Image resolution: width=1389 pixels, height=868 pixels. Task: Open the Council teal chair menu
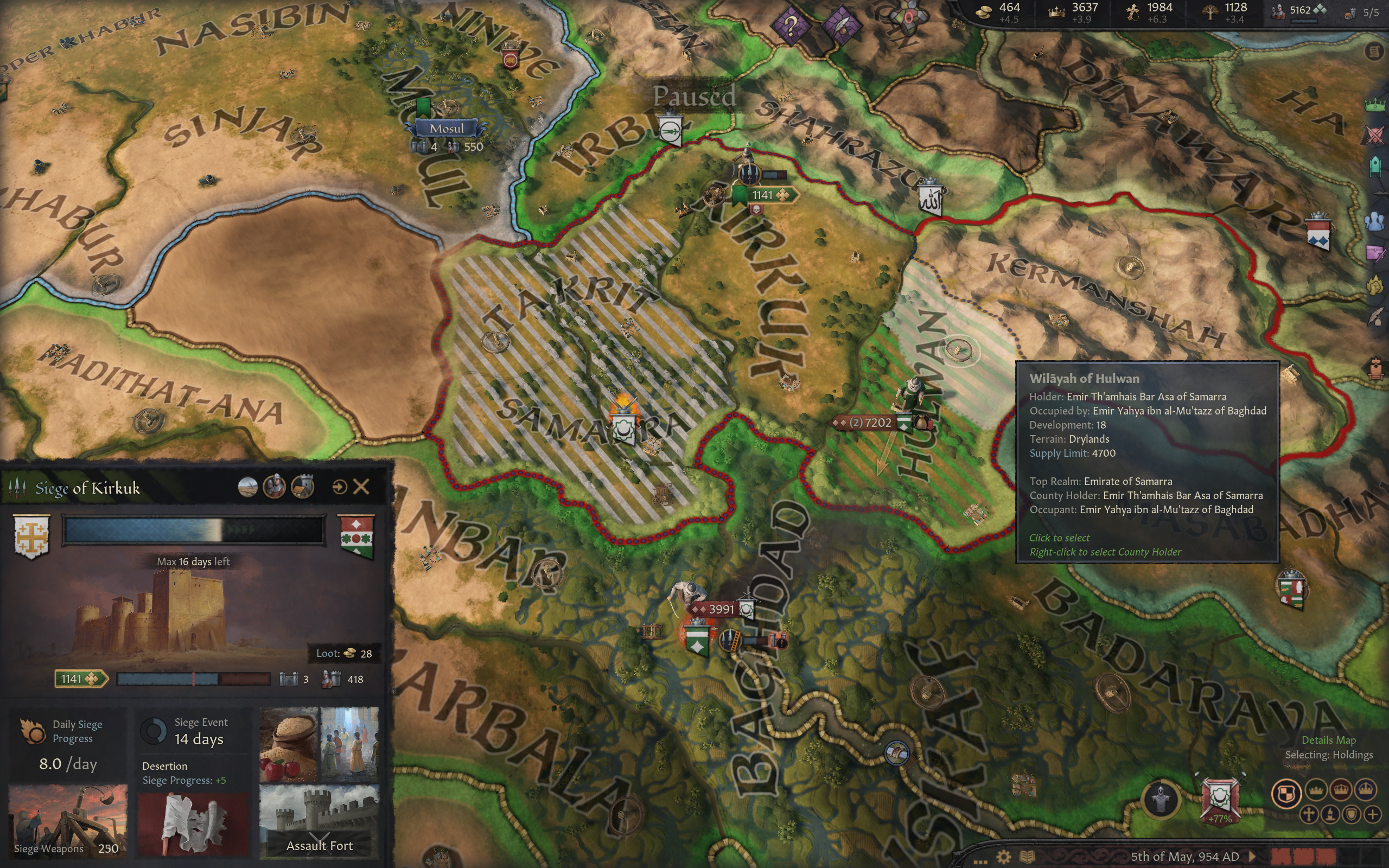(x=1375, y=166)
